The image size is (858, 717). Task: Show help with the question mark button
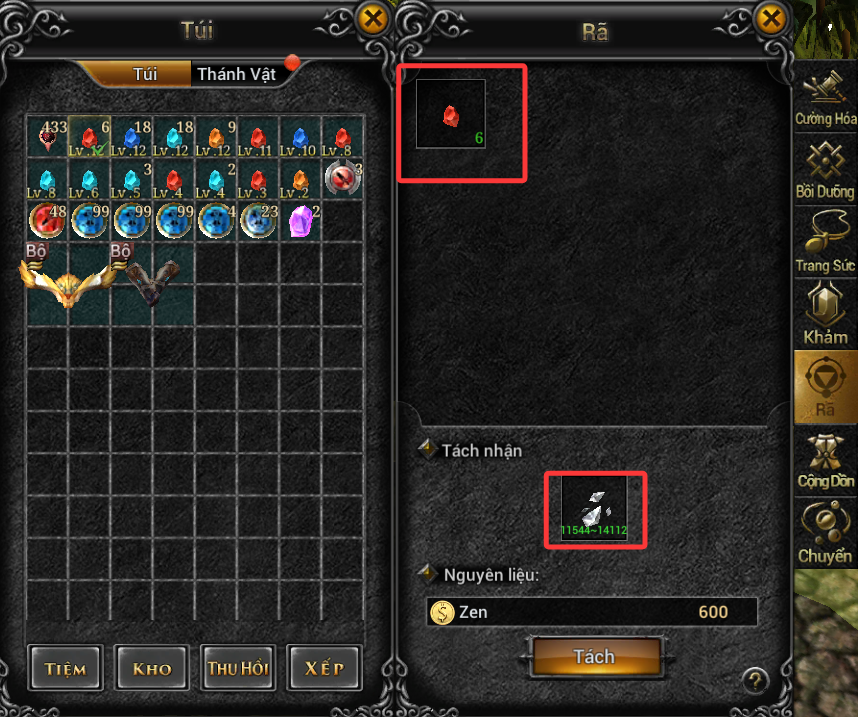(755, 680)
